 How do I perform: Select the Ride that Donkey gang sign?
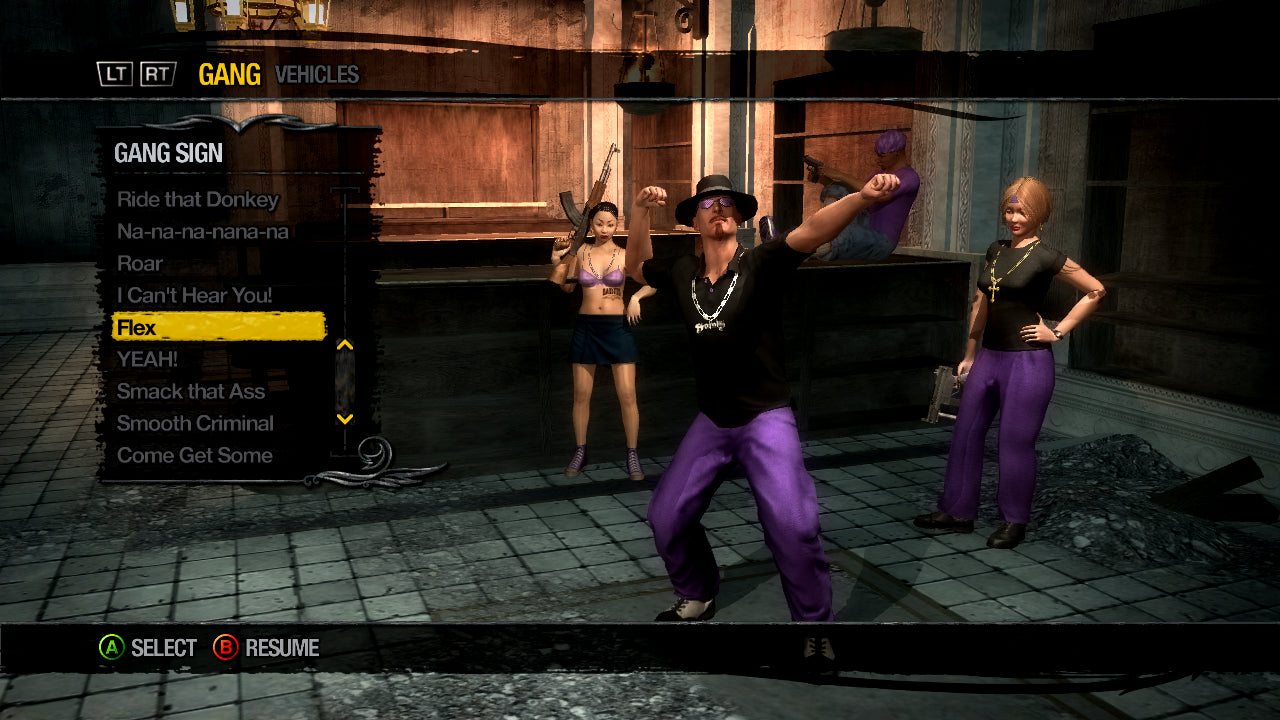[x=197, y=199]
